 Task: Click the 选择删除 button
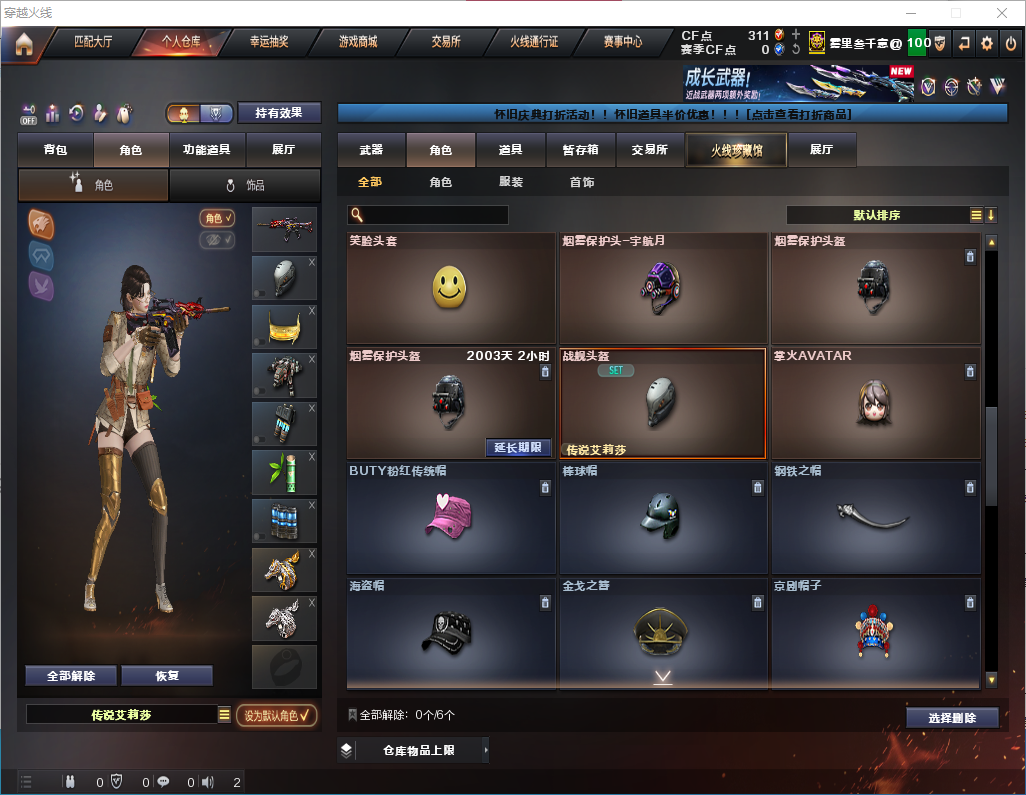(x=952, y=718)
